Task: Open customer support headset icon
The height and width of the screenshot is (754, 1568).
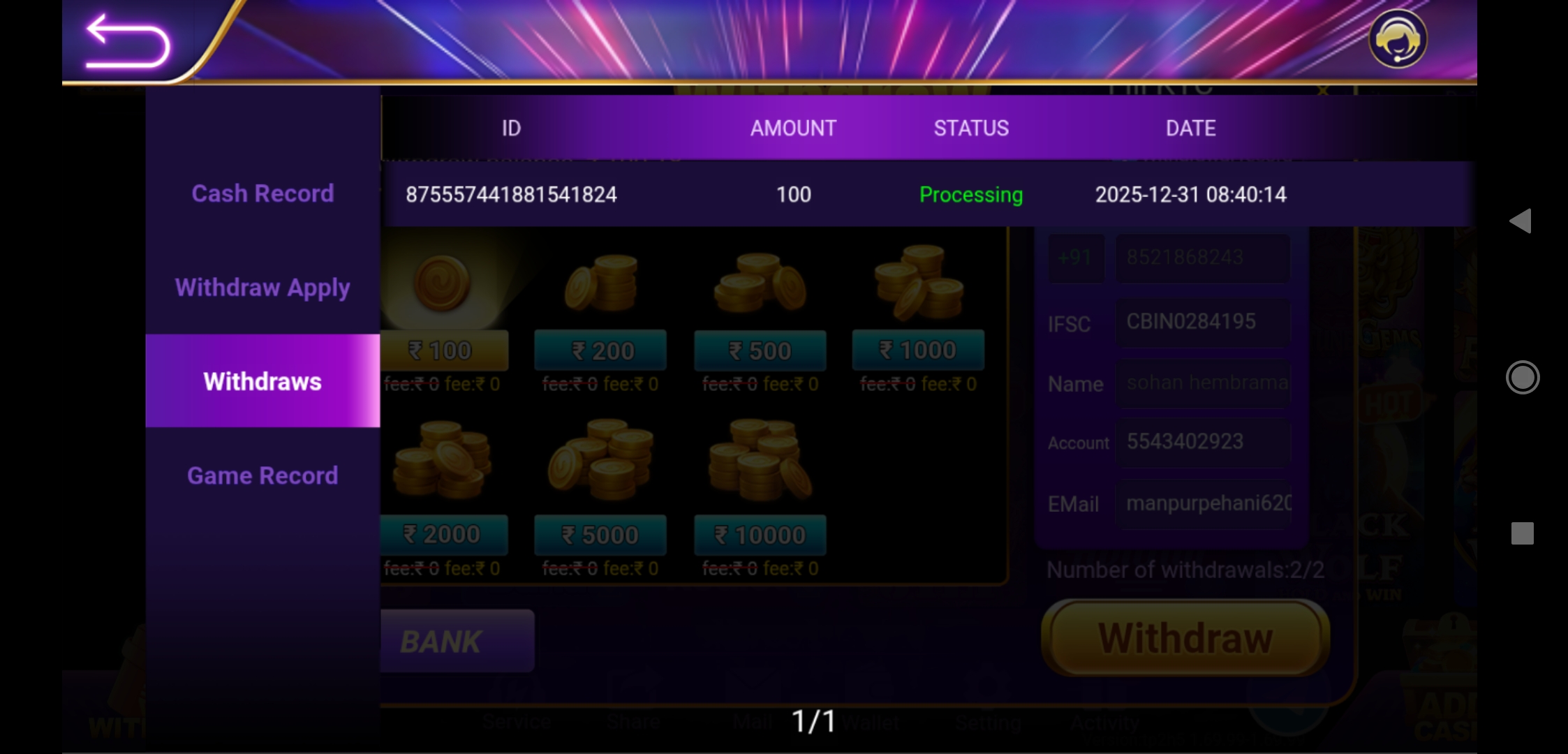Action: (x=1397, y=39)
